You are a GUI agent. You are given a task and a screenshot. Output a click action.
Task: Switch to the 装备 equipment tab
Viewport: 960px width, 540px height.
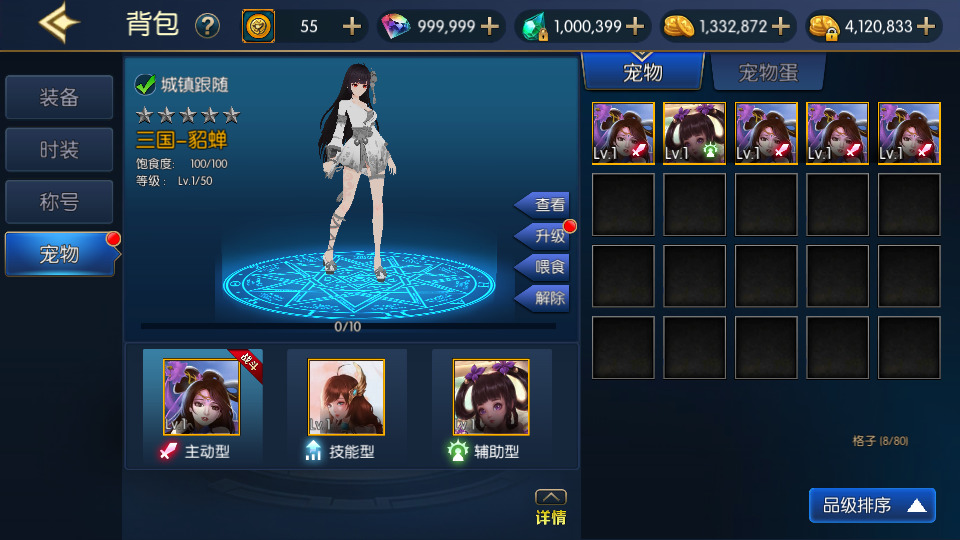59,98
